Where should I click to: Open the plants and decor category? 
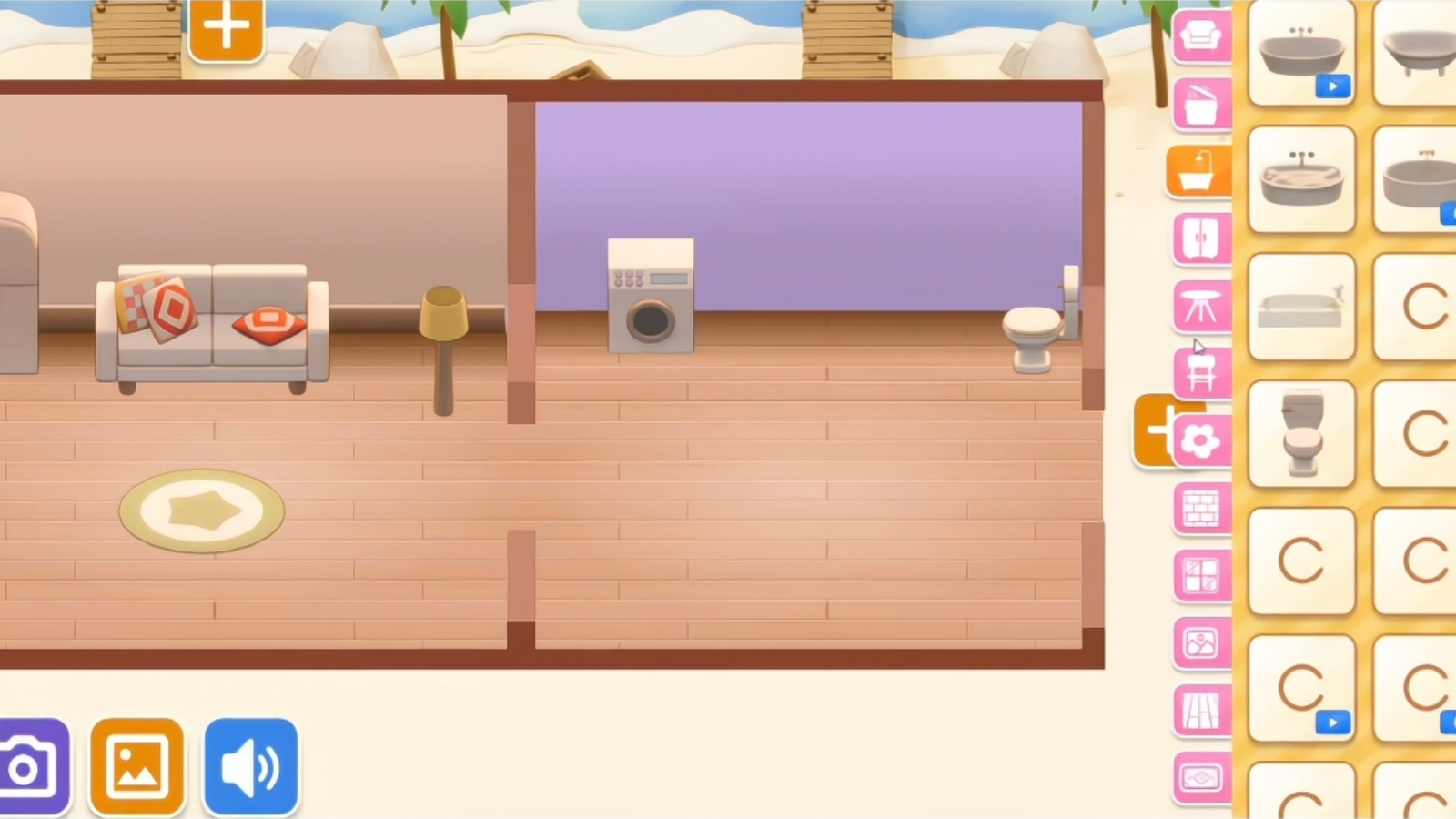1201,438
